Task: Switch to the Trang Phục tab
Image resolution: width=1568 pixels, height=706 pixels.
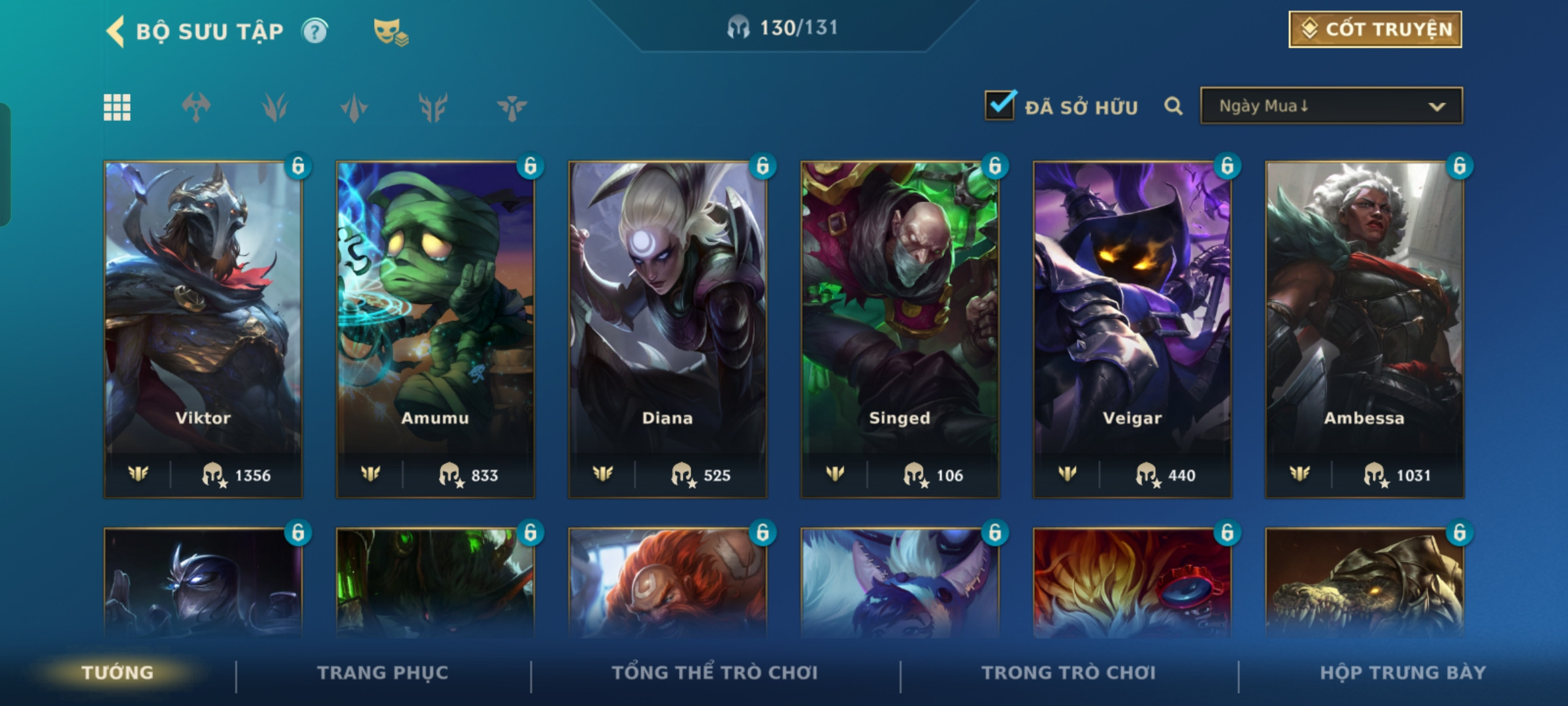Action: pos(383,673)
